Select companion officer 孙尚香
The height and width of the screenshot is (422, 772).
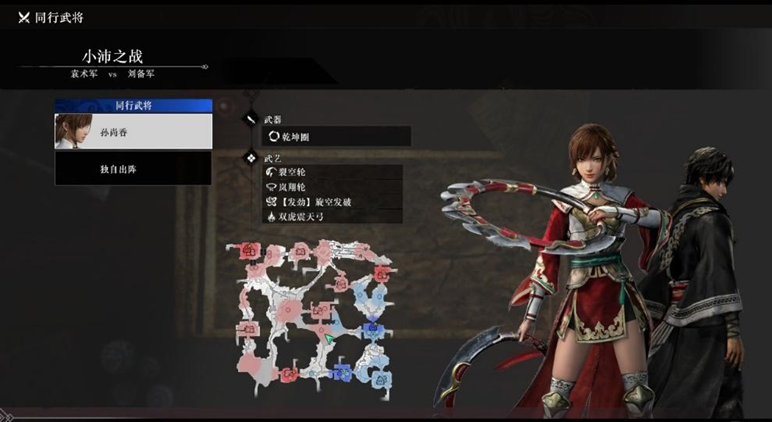click(133, 131)
